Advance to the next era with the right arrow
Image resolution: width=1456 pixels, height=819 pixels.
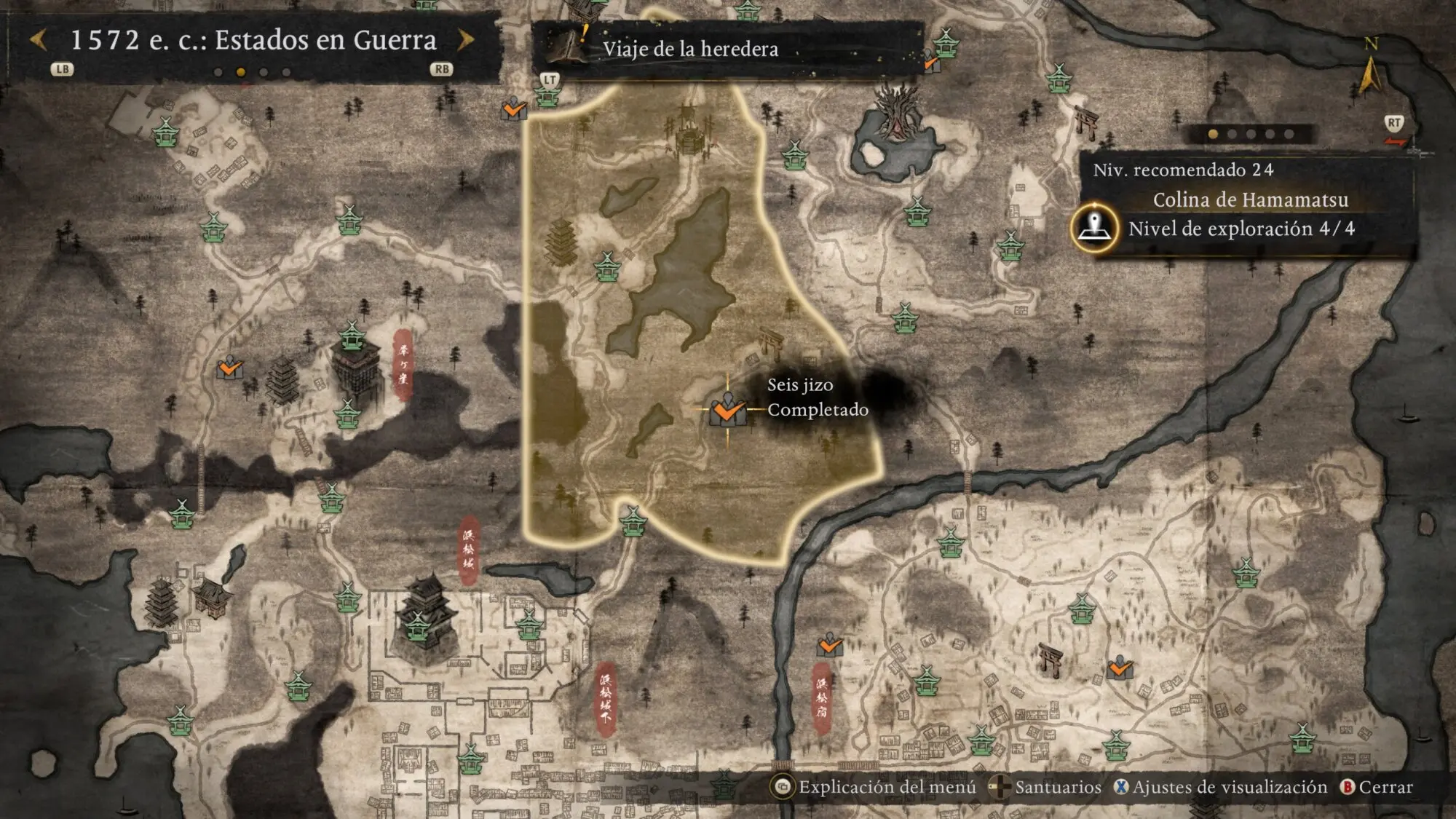pos(466,40)
